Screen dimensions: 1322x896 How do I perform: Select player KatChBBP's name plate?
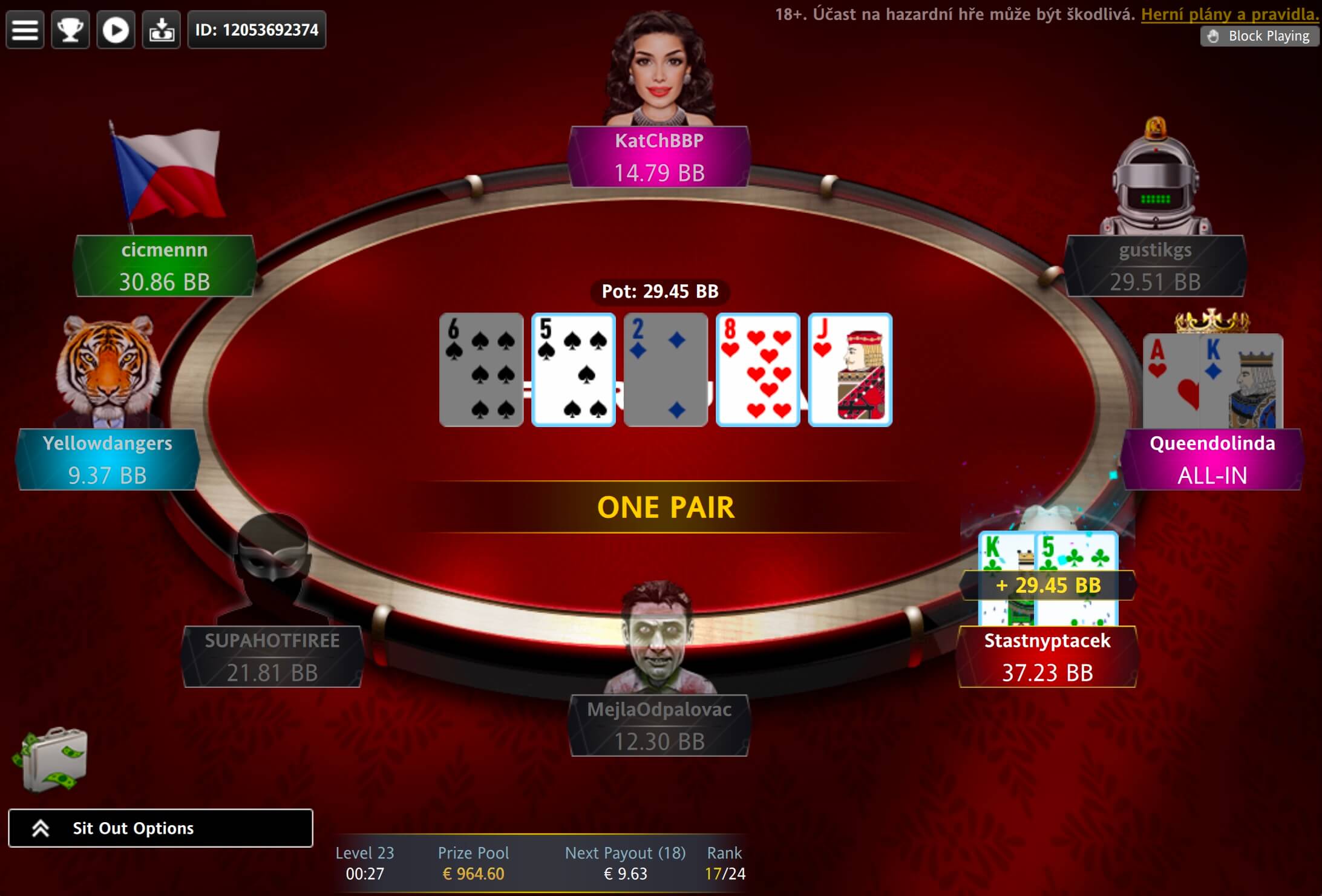[659, 157]
